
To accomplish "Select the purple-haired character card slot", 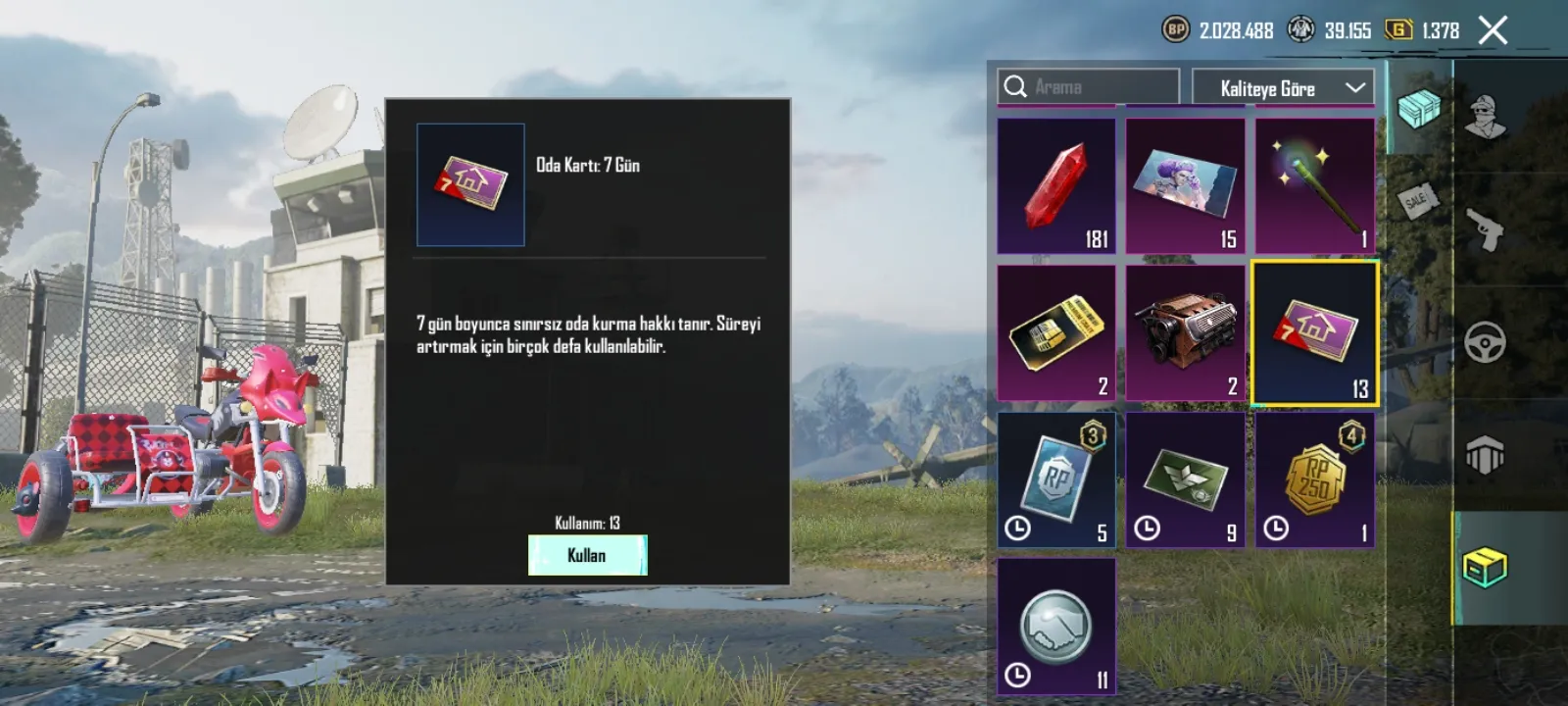I will click(x=1185, y=186).
